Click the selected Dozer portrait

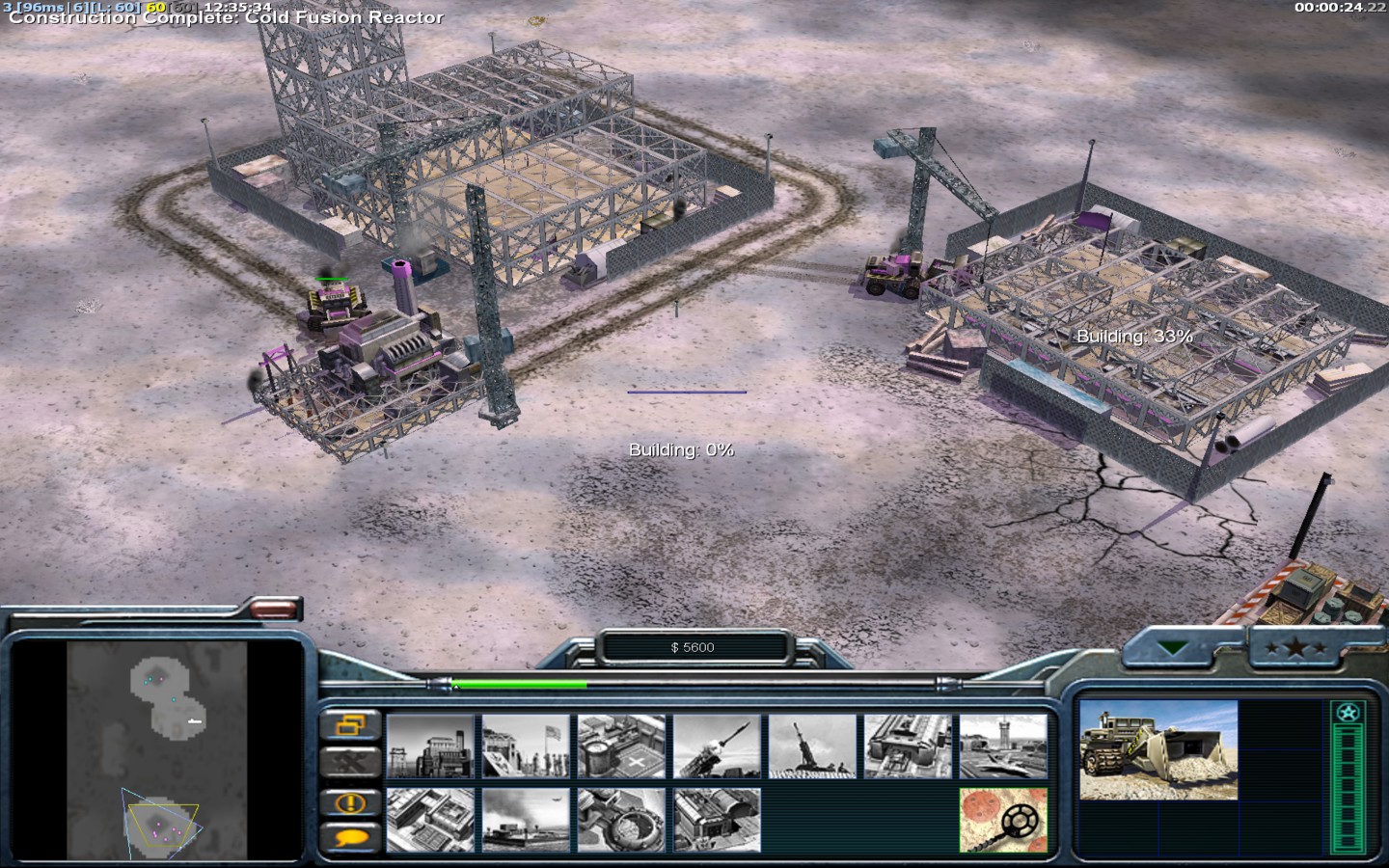[1157, 750]
